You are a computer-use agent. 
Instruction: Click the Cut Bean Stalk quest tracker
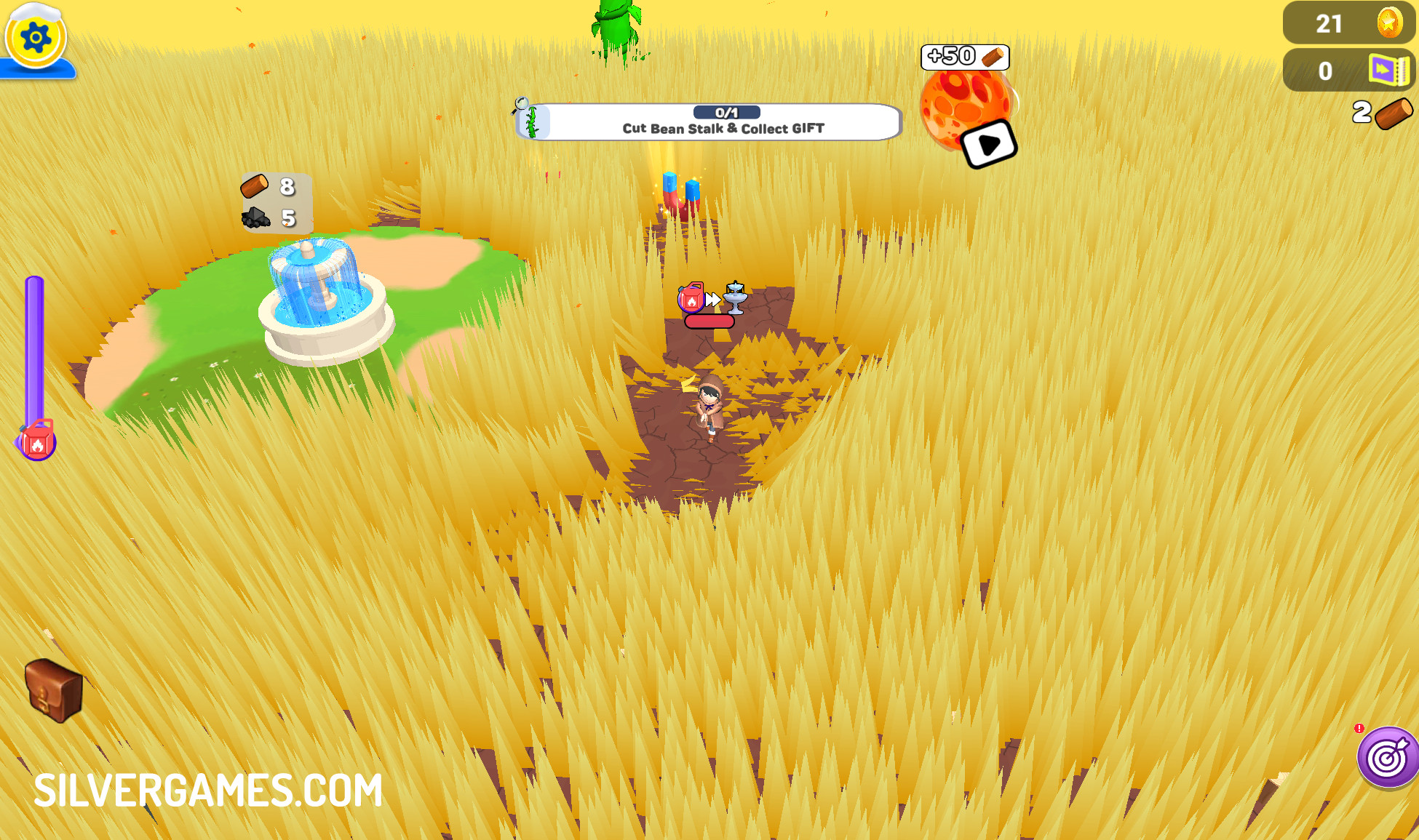[x=709, y=121]
